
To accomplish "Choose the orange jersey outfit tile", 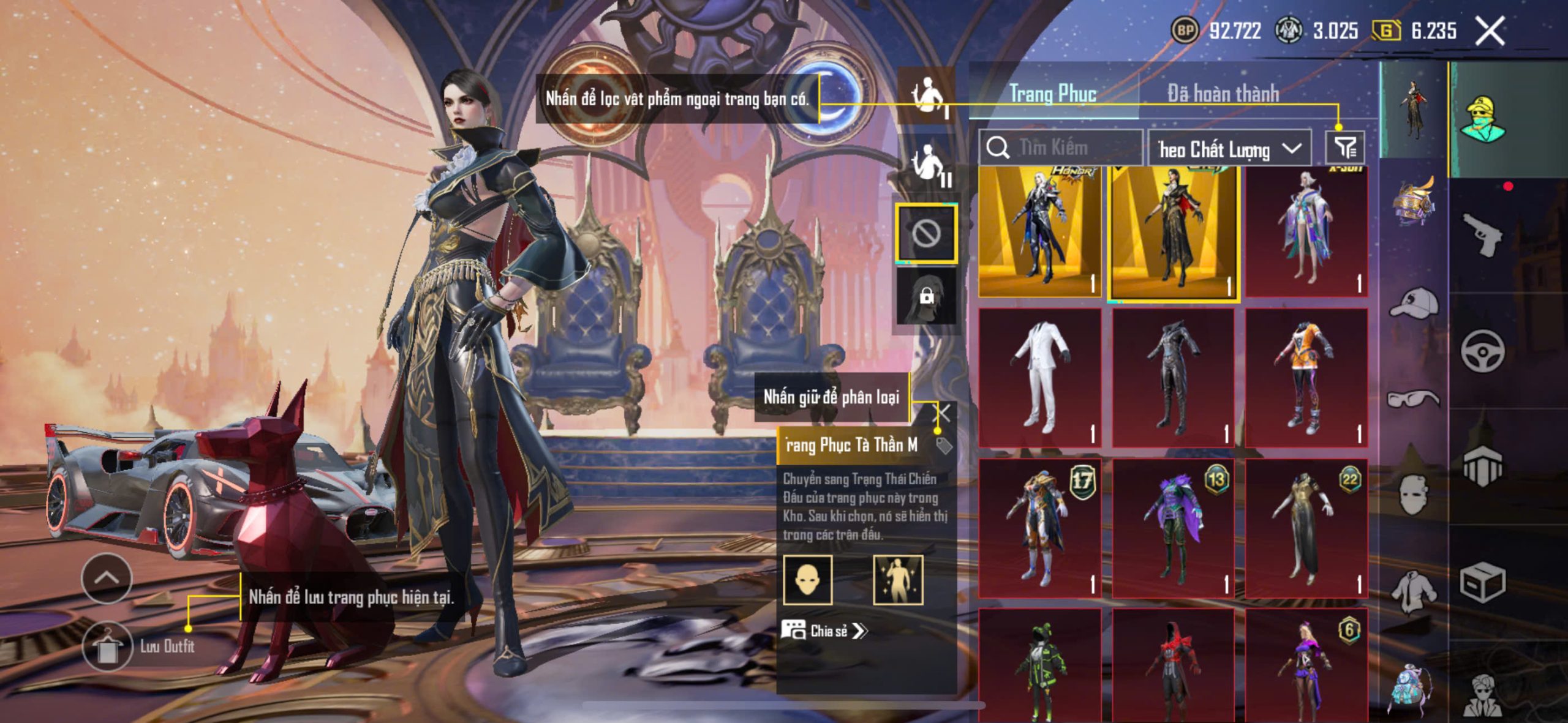I will point(1306,377).
